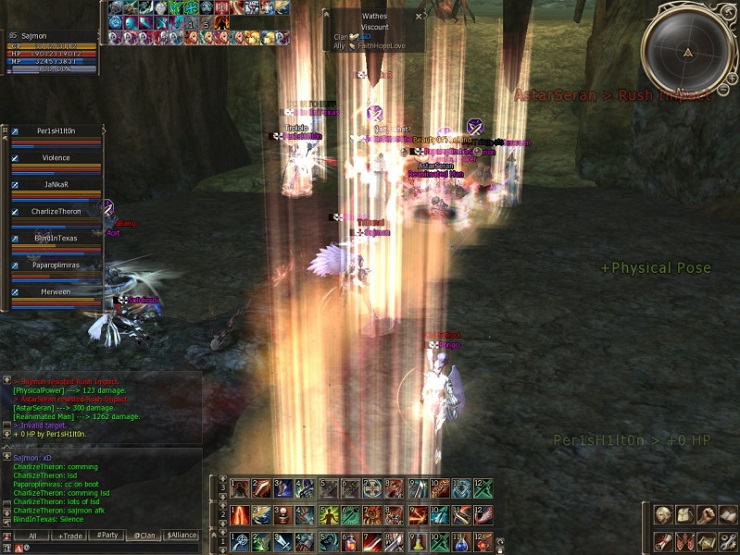Open the character status face icon
This screenshot has height=555, width=740.
coord(662,515)
